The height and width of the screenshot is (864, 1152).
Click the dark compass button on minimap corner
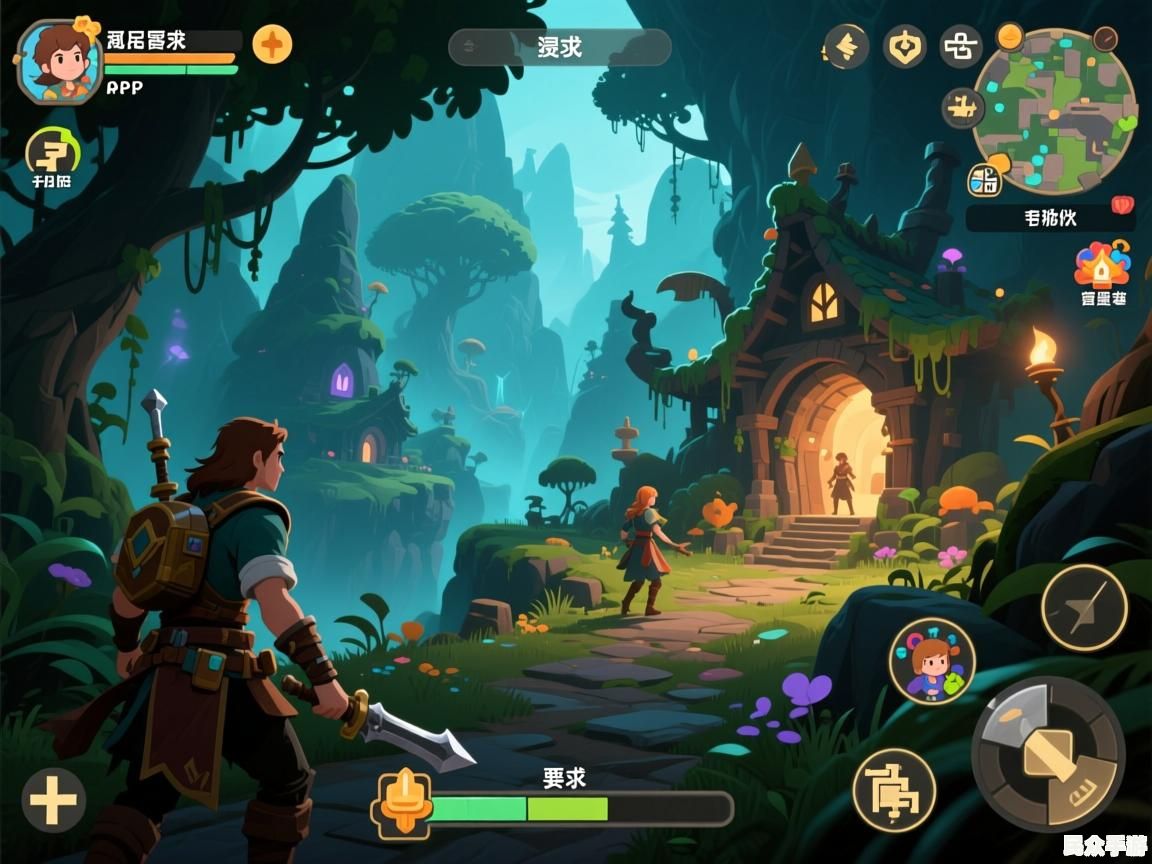point(1105,39)
